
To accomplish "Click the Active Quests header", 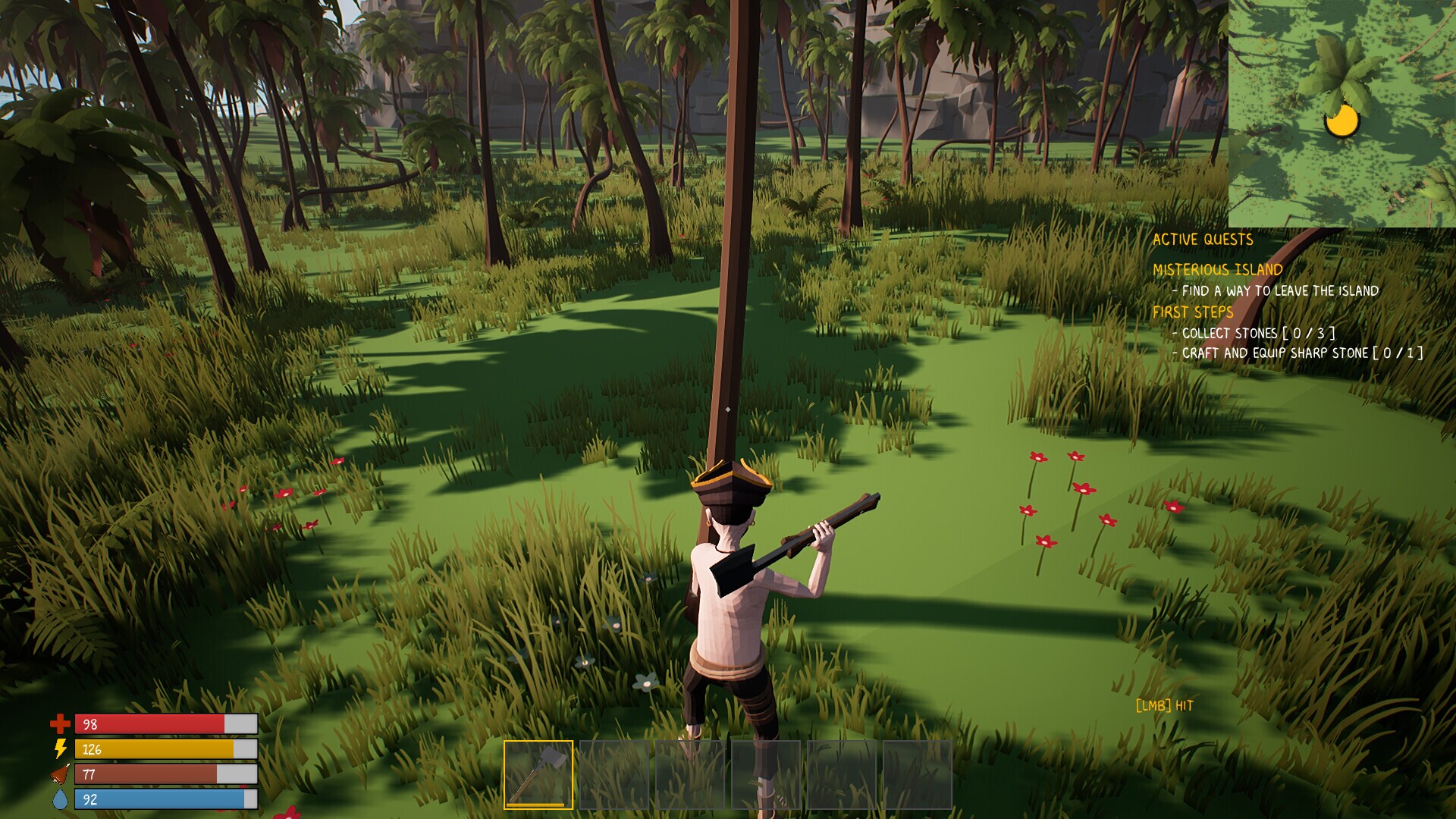I will pos(1202,240).
